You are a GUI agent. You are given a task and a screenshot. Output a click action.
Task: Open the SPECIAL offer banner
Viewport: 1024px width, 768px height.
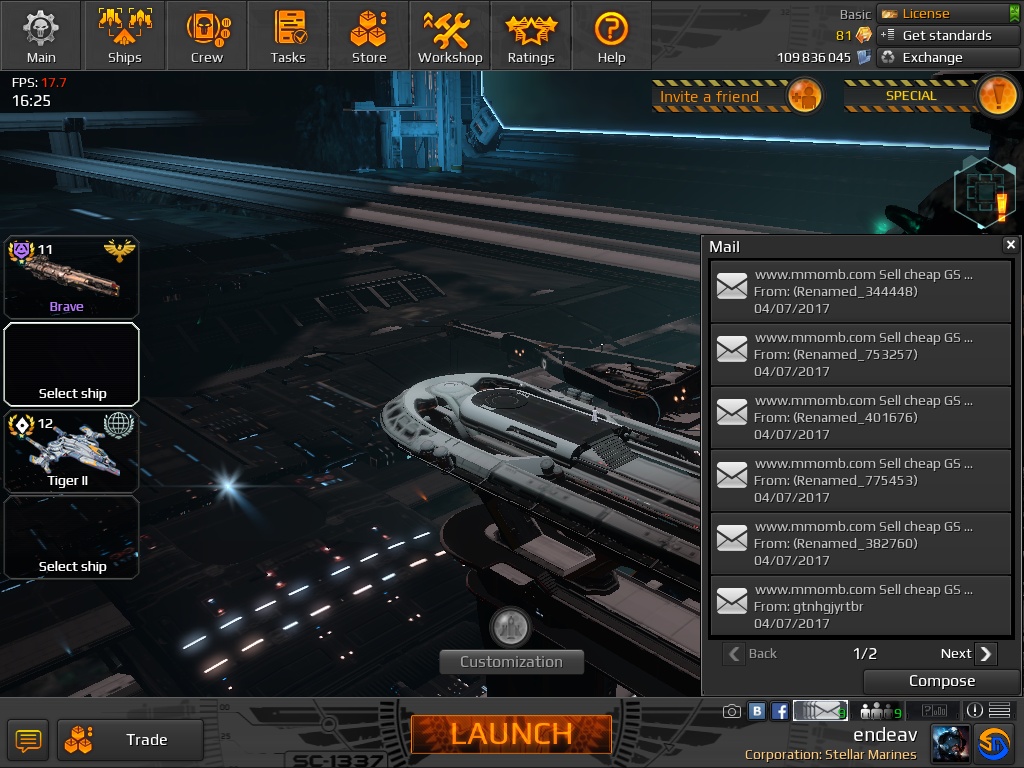pos(931,96)
